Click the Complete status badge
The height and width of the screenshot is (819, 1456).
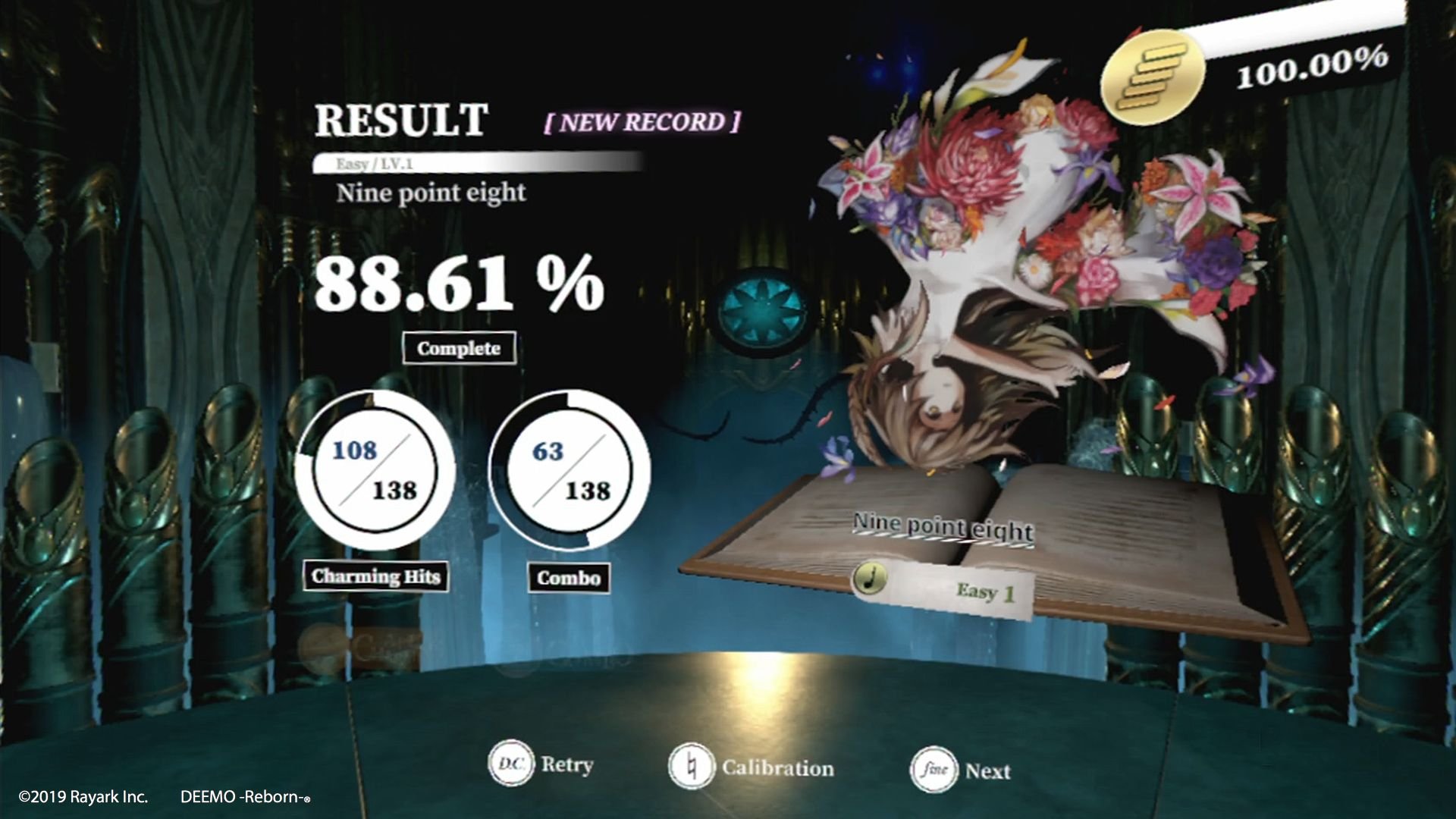458,349
